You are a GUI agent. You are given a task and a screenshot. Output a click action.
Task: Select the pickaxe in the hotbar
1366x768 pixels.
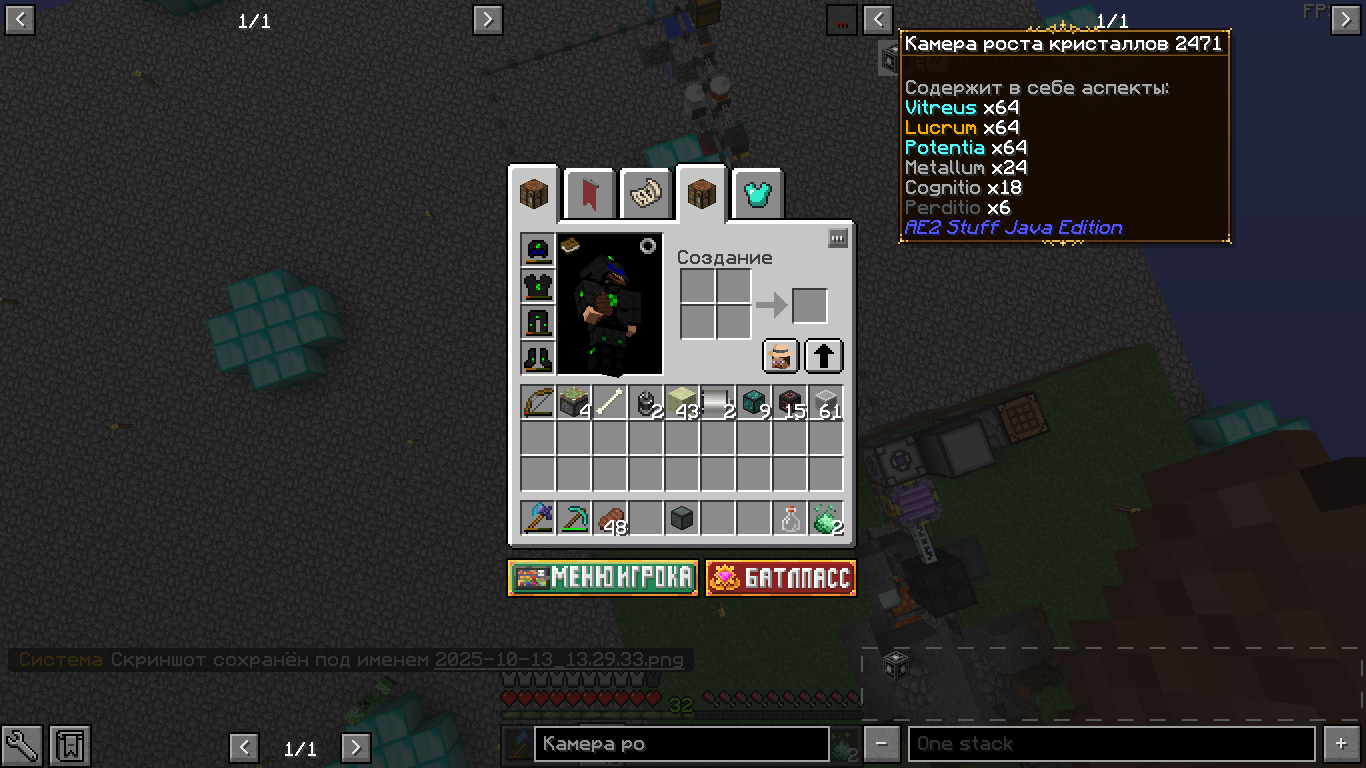click(574, 519)
